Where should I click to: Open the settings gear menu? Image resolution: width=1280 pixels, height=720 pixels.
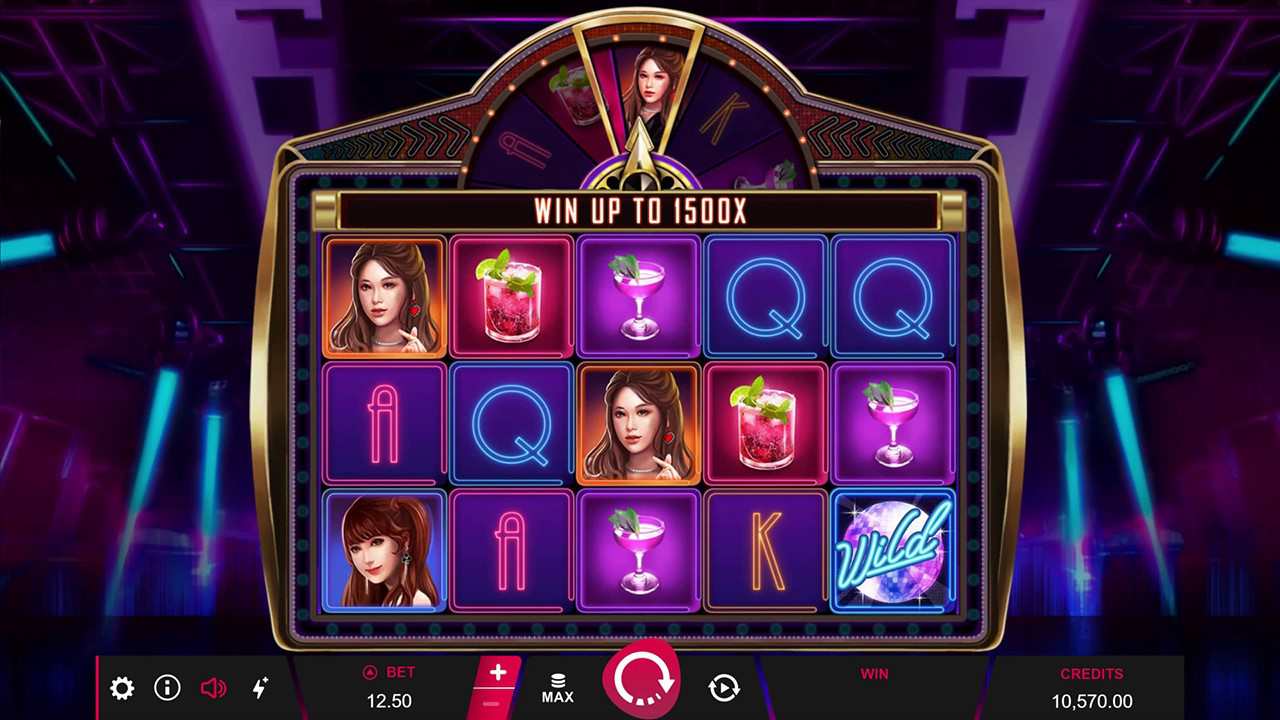click(122, 688)
